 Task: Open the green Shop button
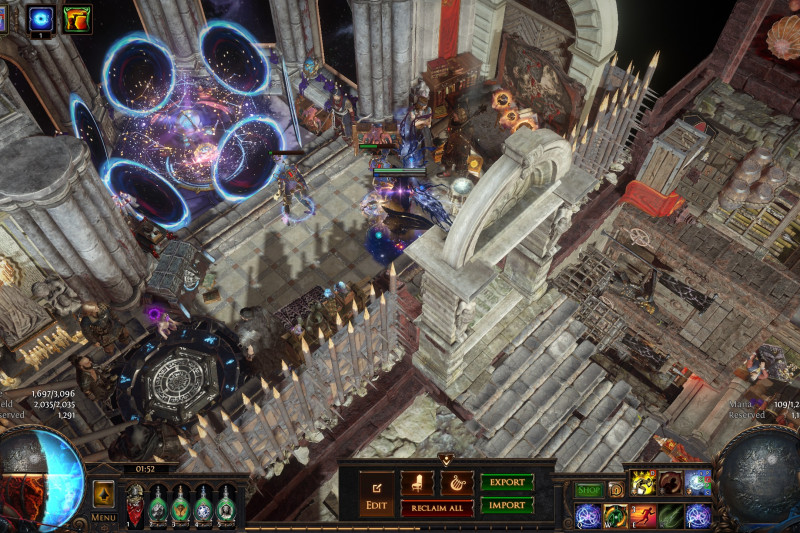(588, 490)
